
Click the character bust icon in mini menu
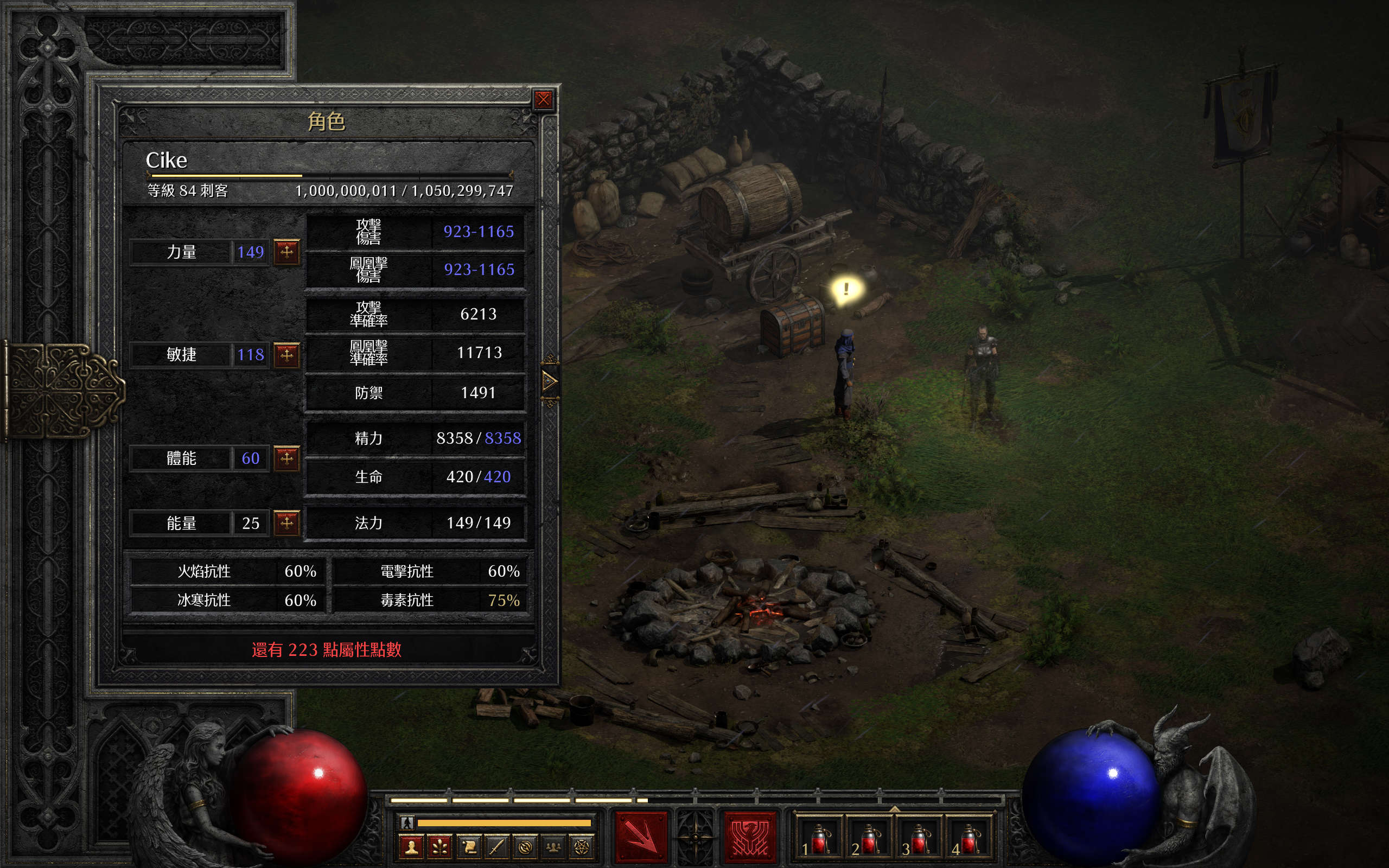coord(411,847)
